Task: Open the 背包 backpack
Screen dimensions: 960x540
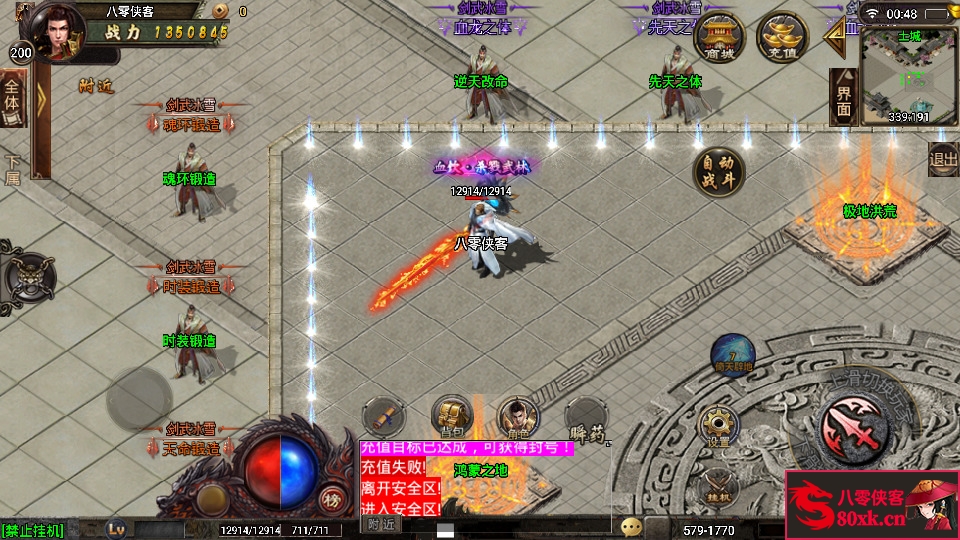Action: tap(451, 416)
